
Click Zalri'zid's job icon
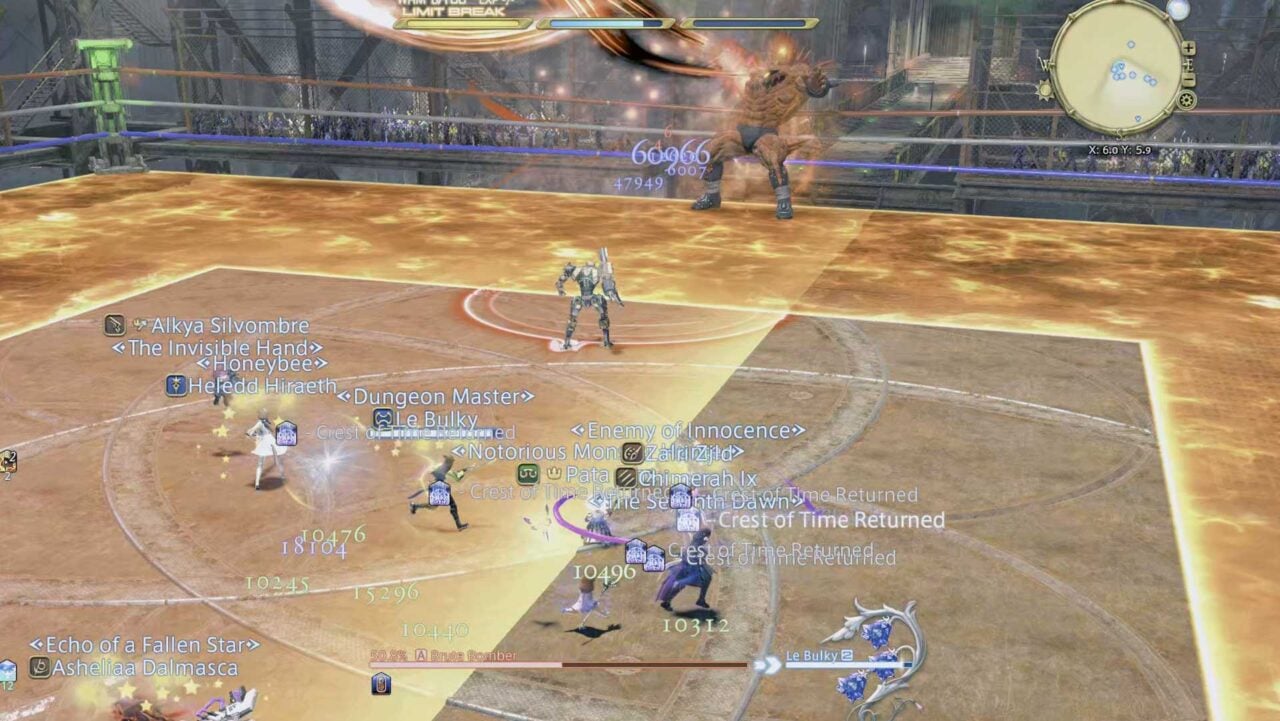coord(632,452)
